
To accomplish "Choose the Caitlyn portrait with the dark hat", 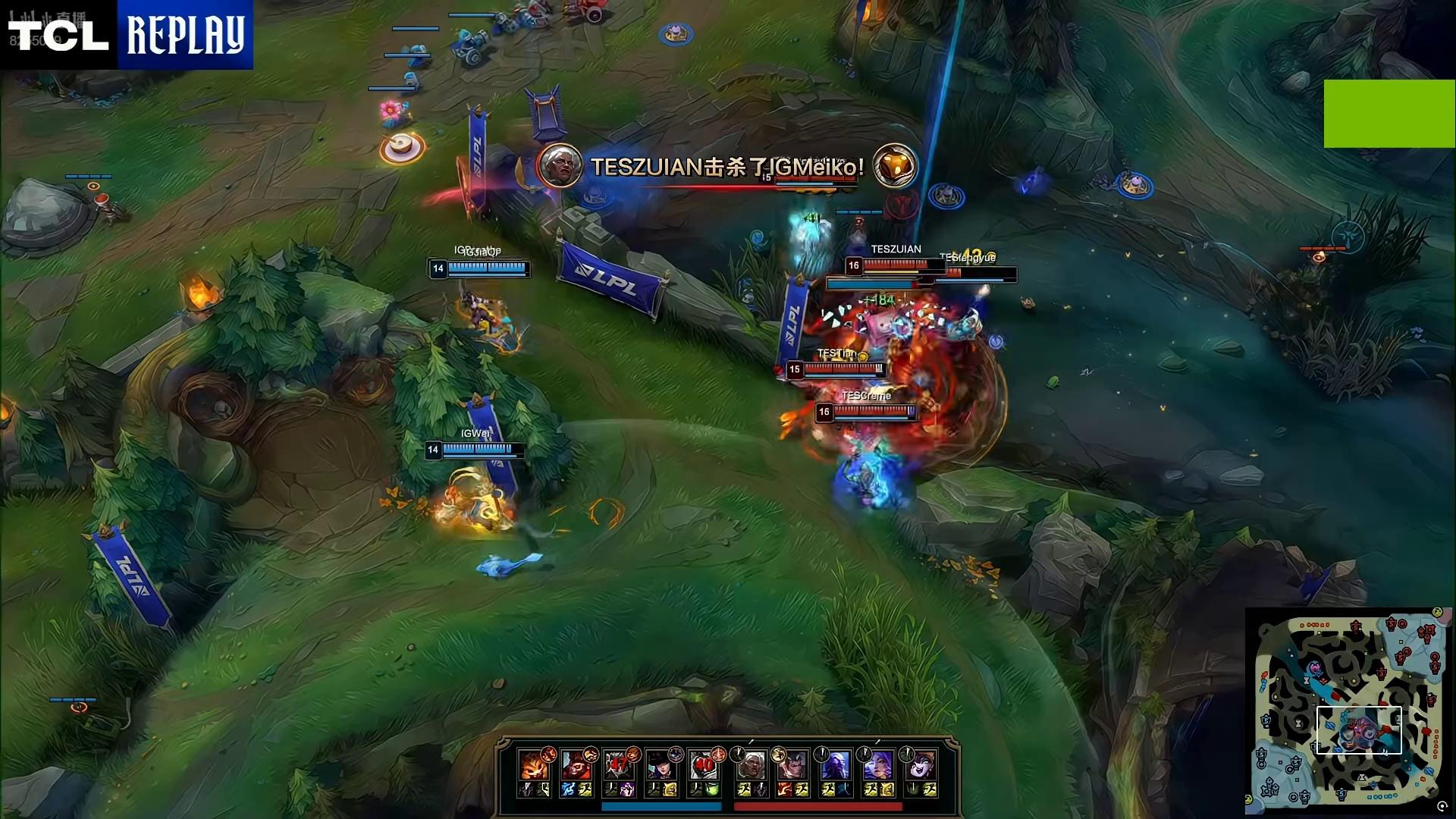I will [x=662, y=764].
